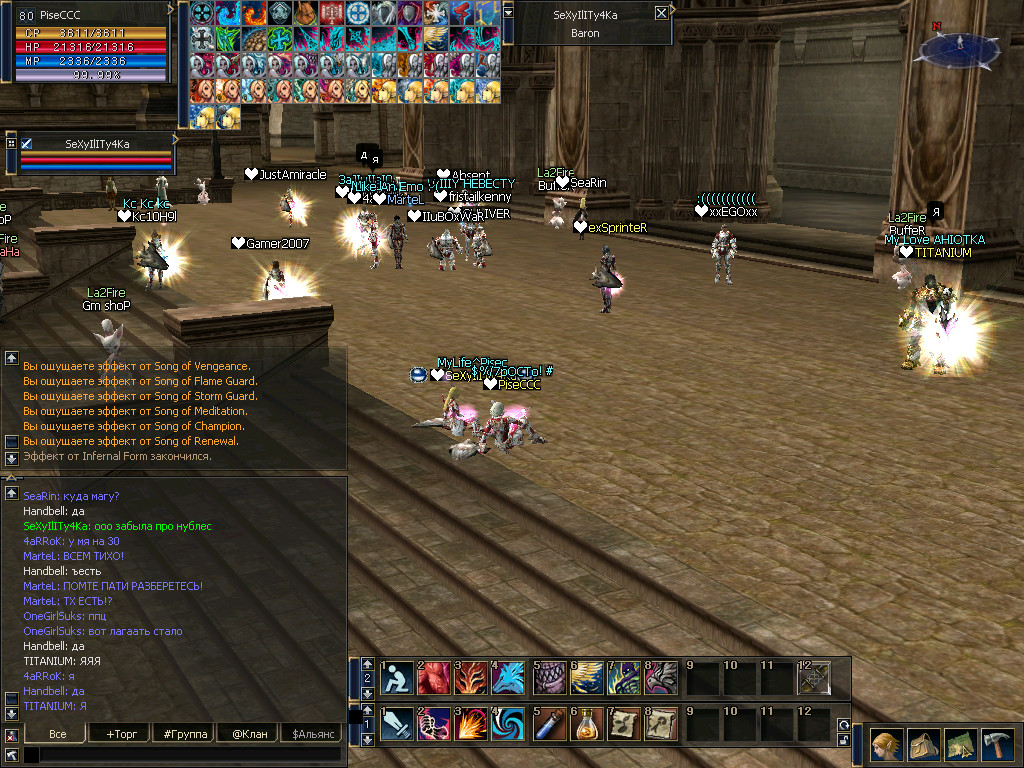Activate the sword attack skill in bottom slot 1
This screenshot has height=768, width=1024.
tap(396, 724)
